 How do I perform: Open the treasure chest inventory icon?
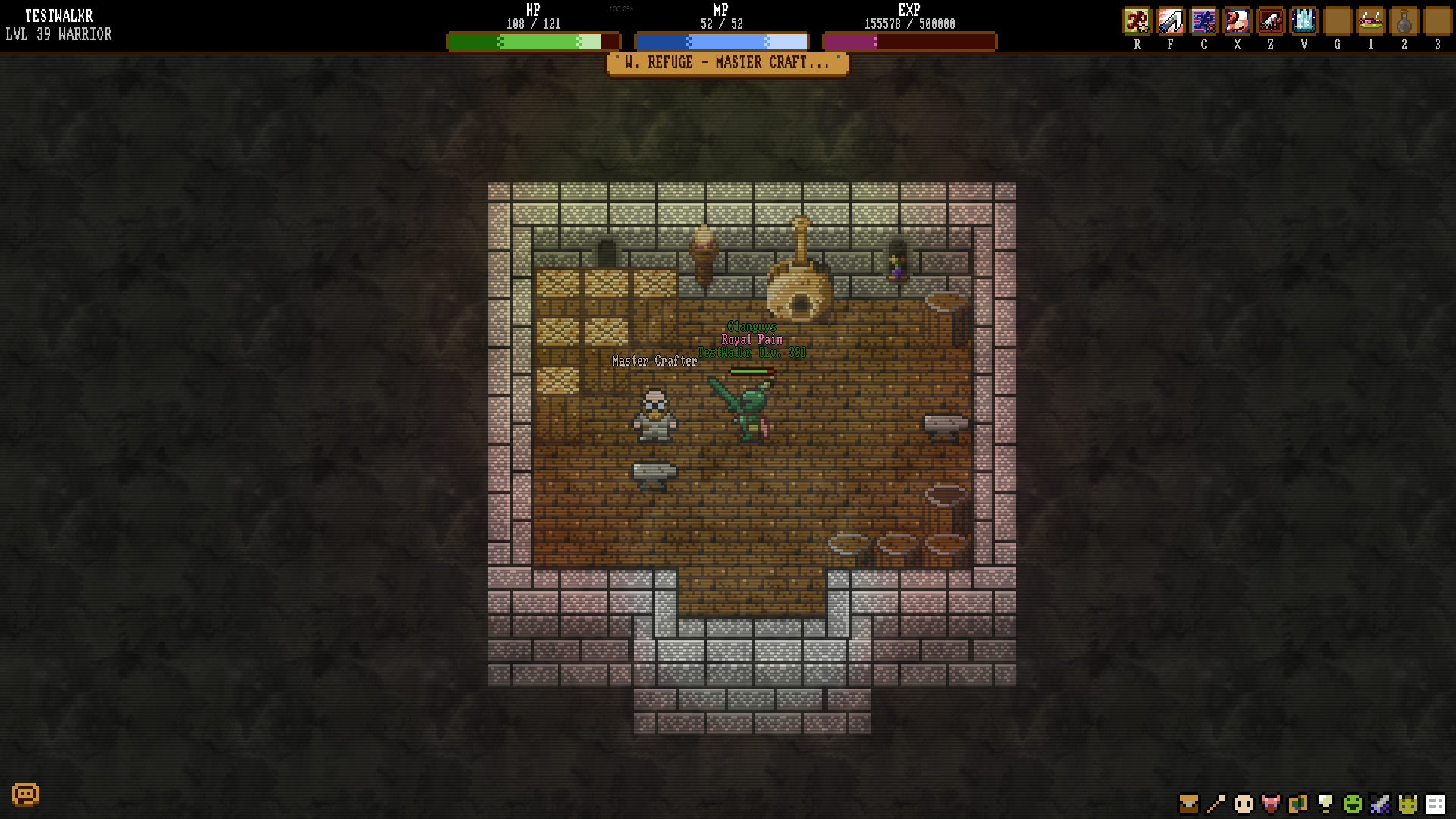tap(1188, 803)
